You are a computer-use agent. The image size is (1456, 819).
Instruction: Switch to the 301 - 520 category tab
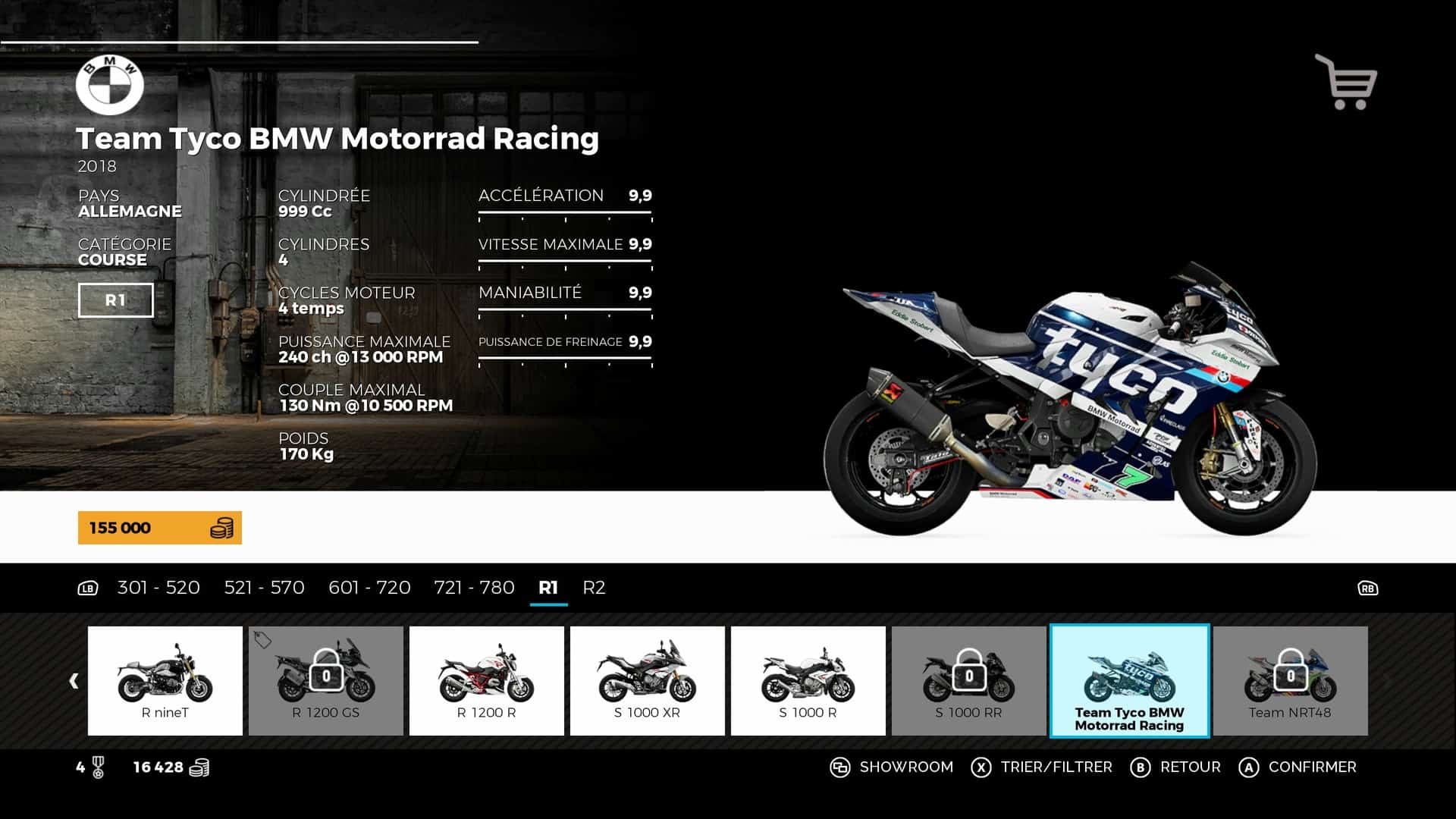pos(158,588)
